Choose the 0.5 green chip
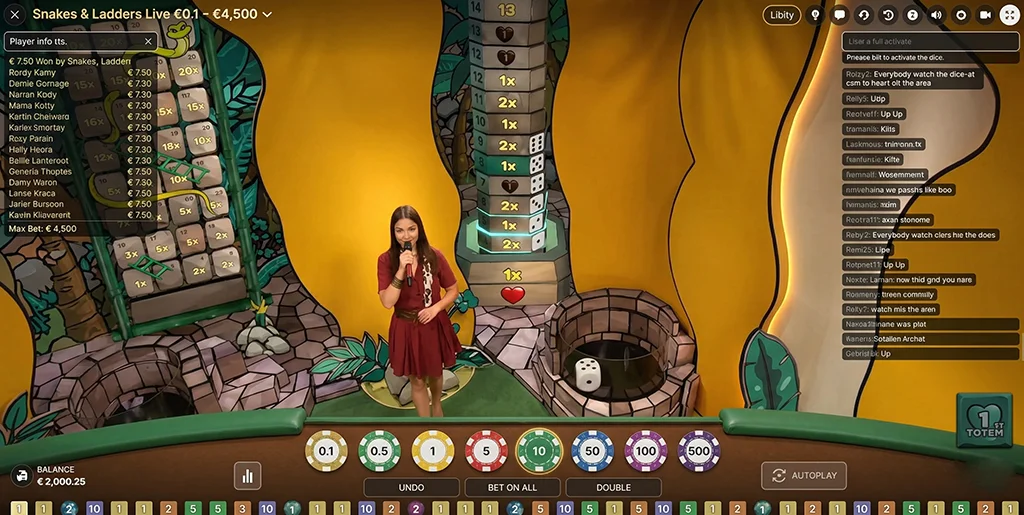 click(379, 451)
